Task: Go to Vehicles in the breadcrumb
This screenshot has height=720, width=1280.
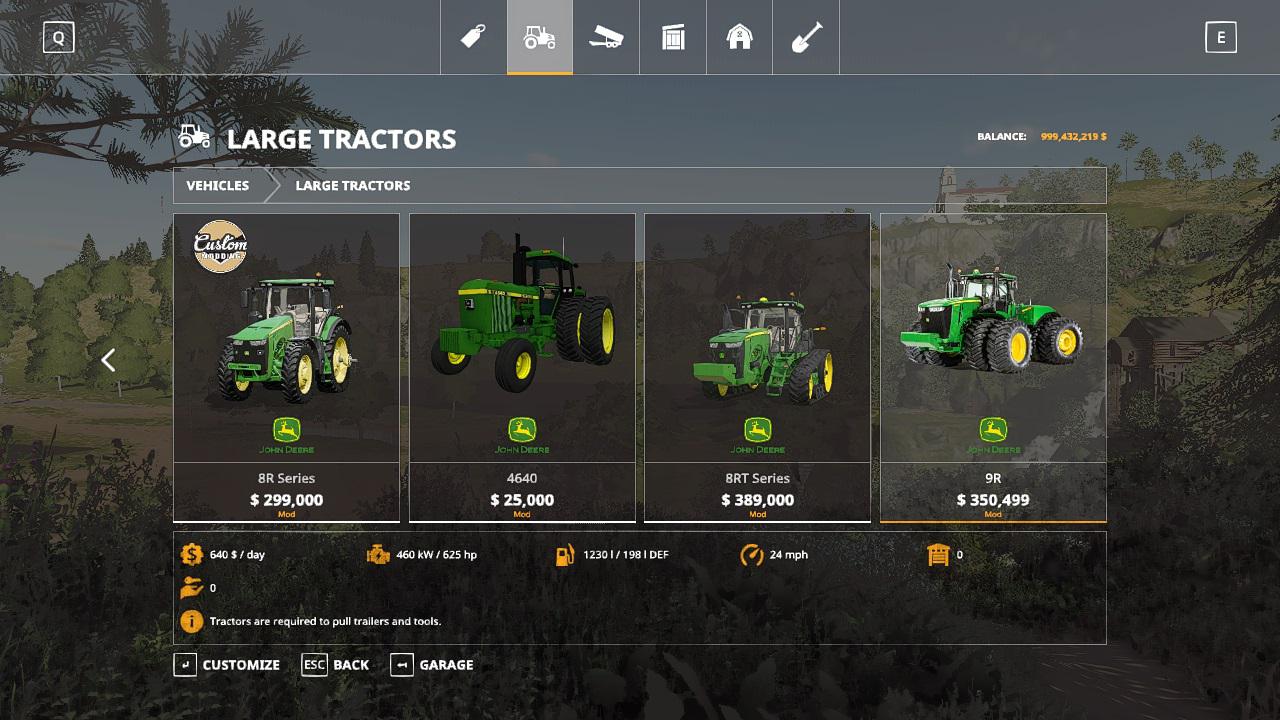Action: click(x=218, y=186)
